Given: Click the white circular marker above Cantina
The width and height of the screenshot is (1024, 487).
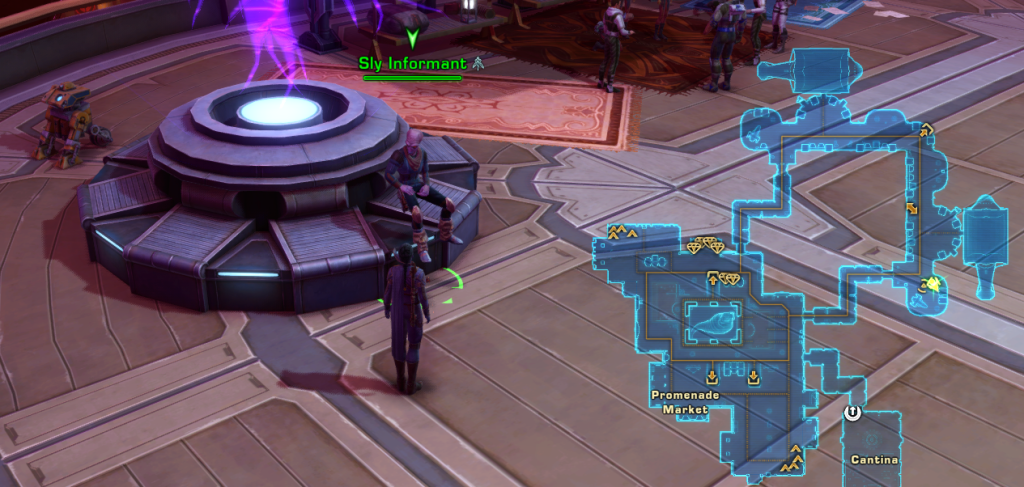Looking at the screenshot, I should tap(853, 412).
